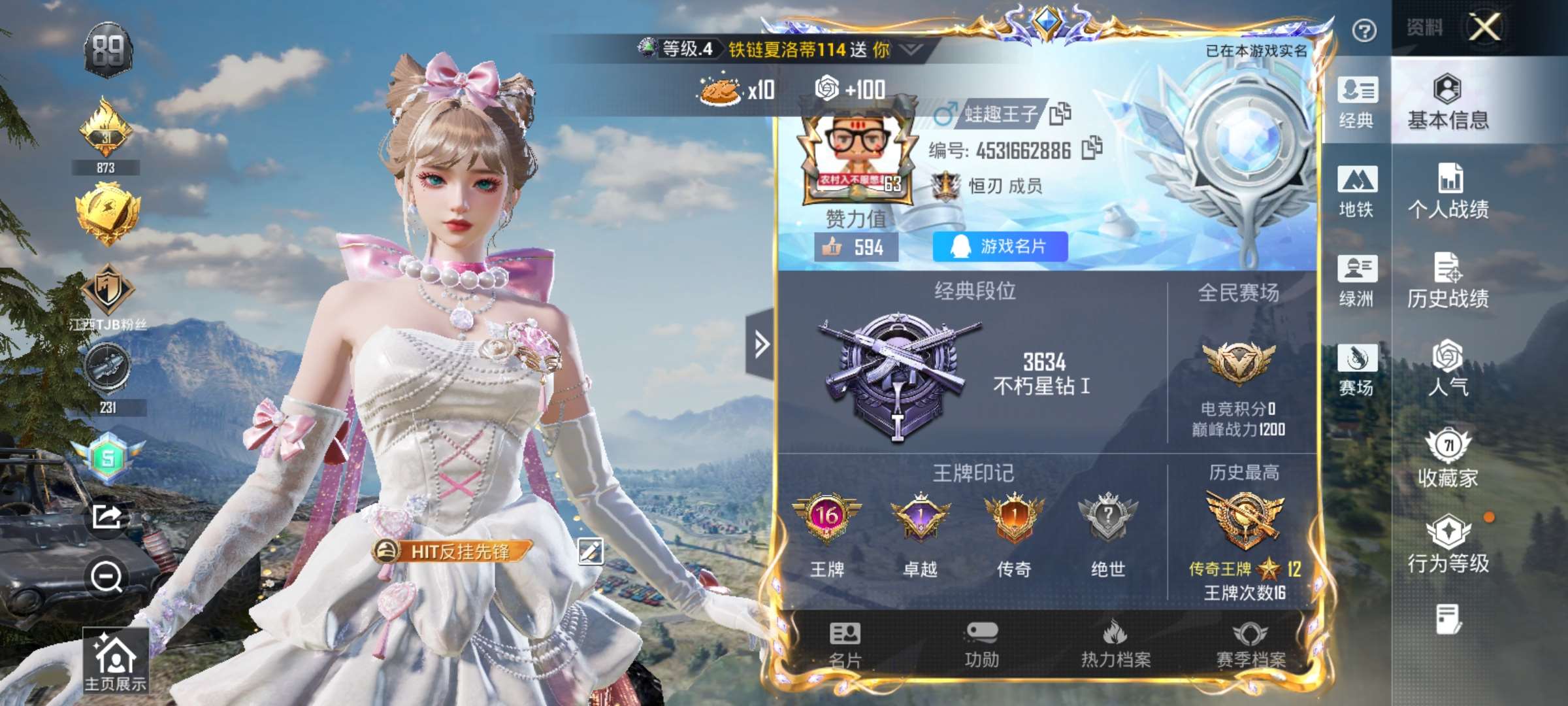Open 收藏家 collector tab
The image size is (1568, 706).
click(x=1448, y=459)
